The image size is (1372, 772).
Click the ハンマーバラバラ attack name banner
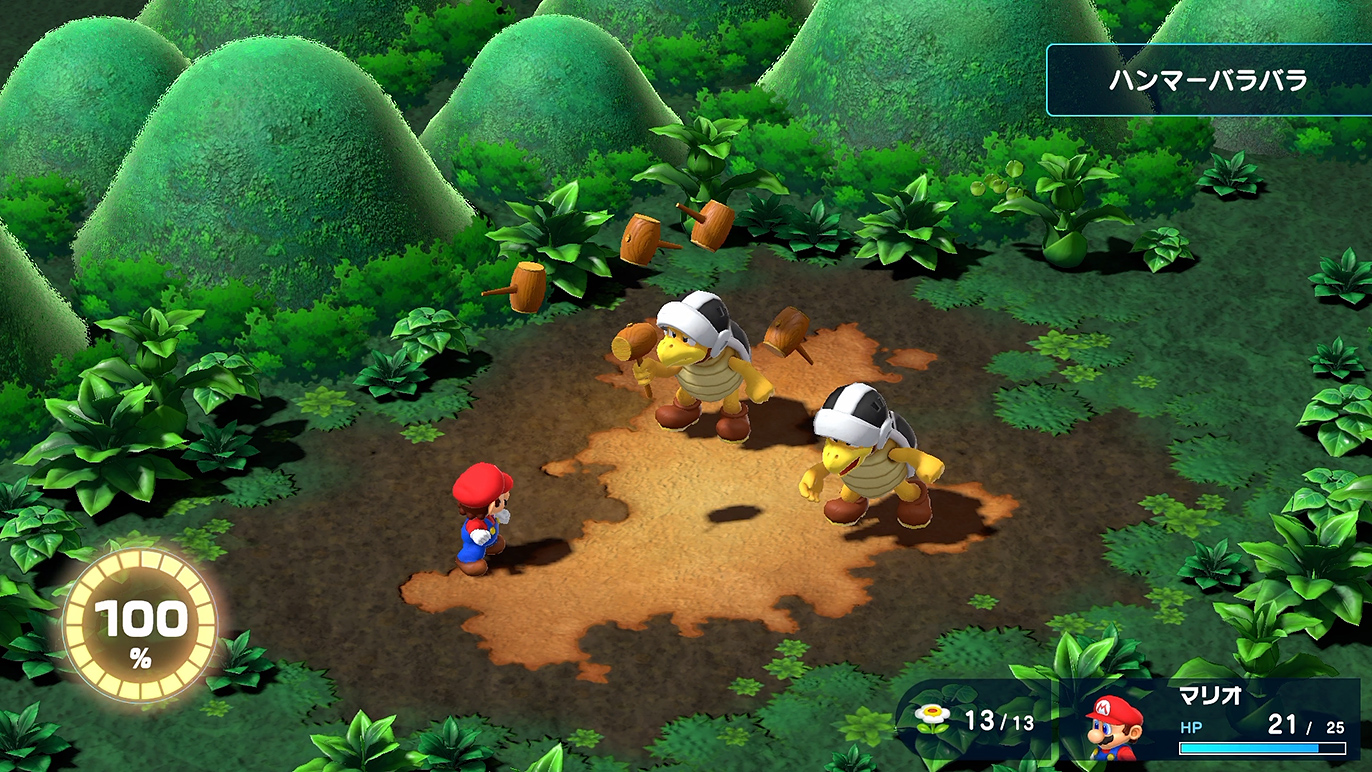[x=1208, y=81]
